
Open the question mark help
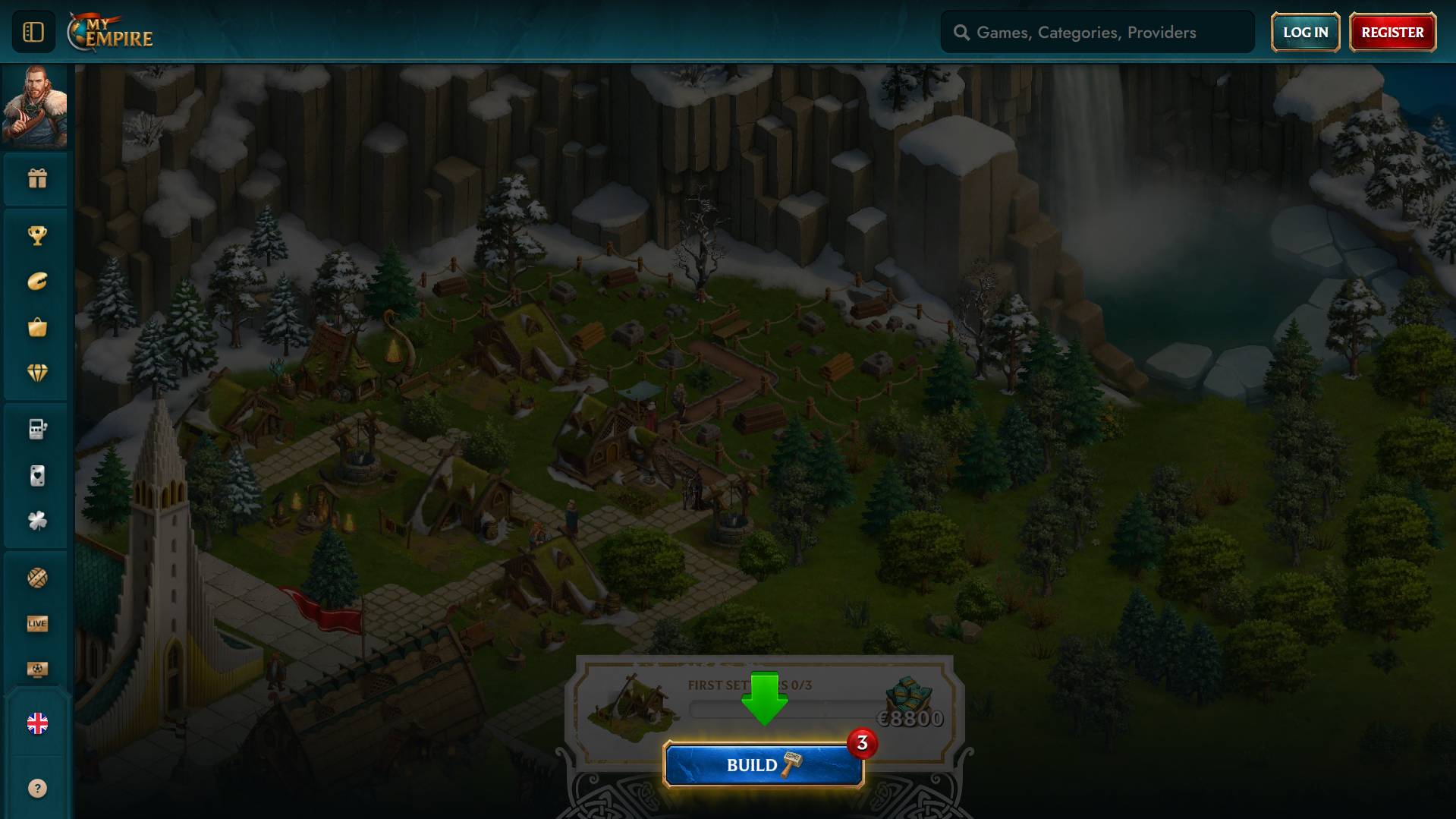[37, 789]
